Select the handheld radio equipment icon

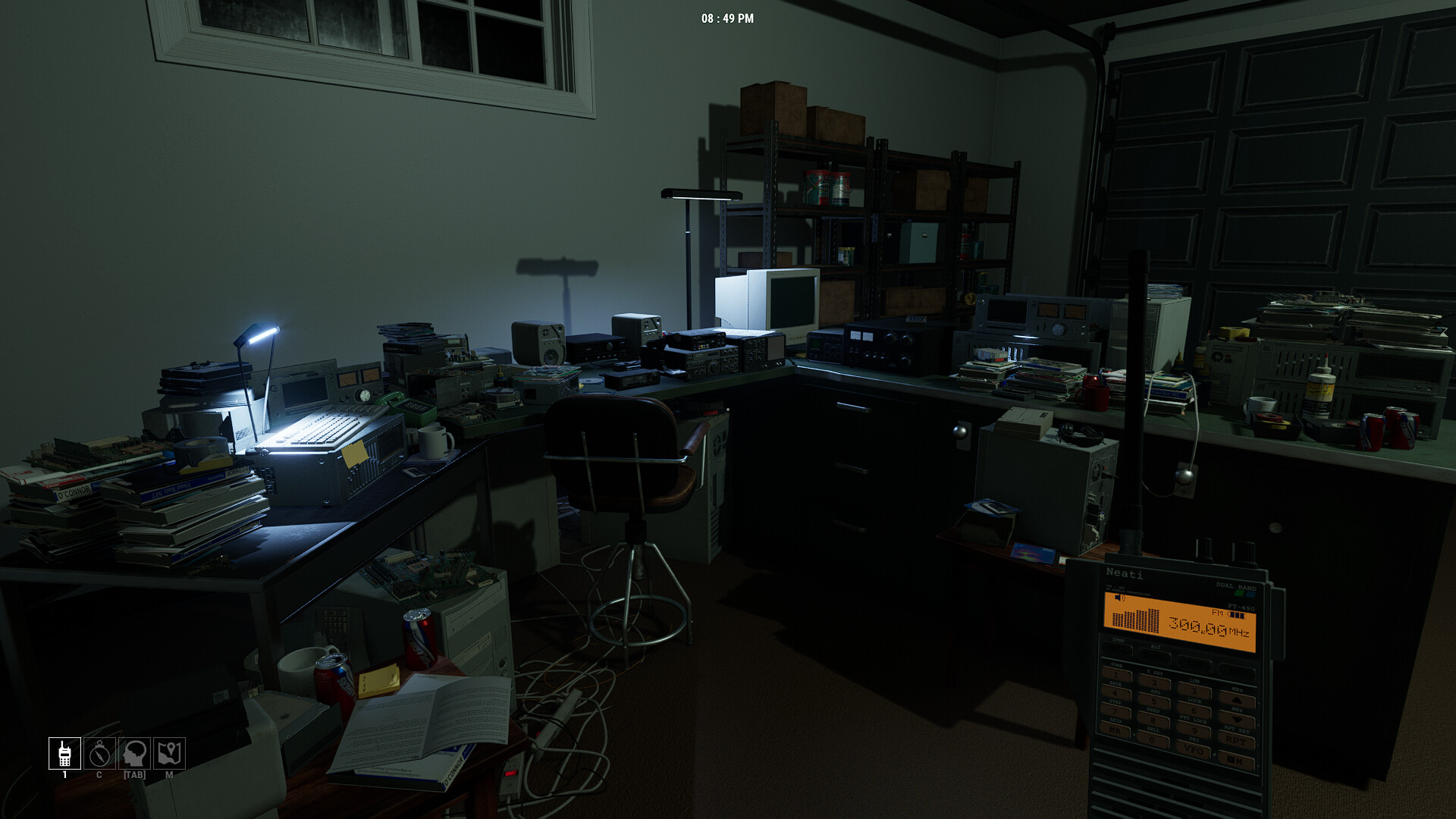pyautogui.click(x=64, y=753)
